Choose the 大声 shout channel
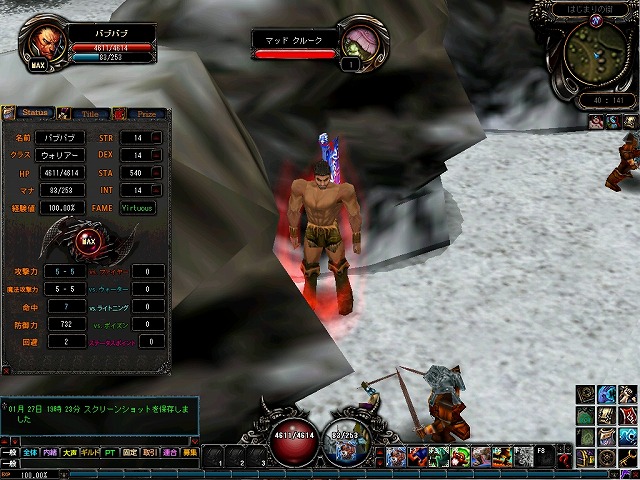 click(71, 452)
